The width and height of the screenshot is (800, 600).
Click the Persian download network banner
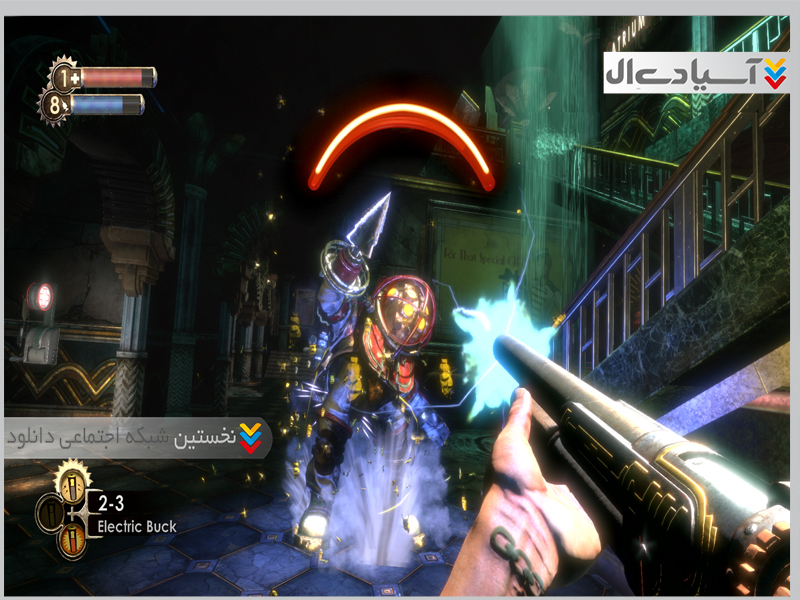tap(137, 438)
